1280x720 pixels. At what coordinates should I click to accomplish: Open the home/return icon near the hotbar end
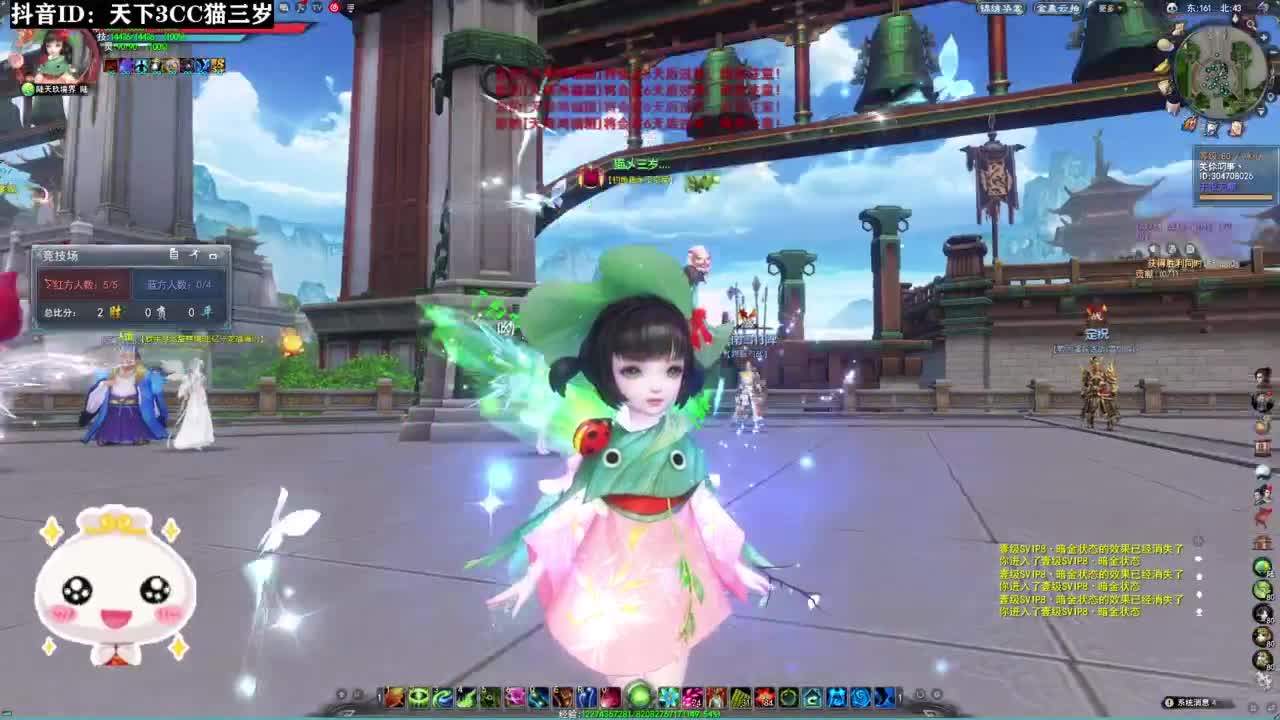click(x=814, y=697)
